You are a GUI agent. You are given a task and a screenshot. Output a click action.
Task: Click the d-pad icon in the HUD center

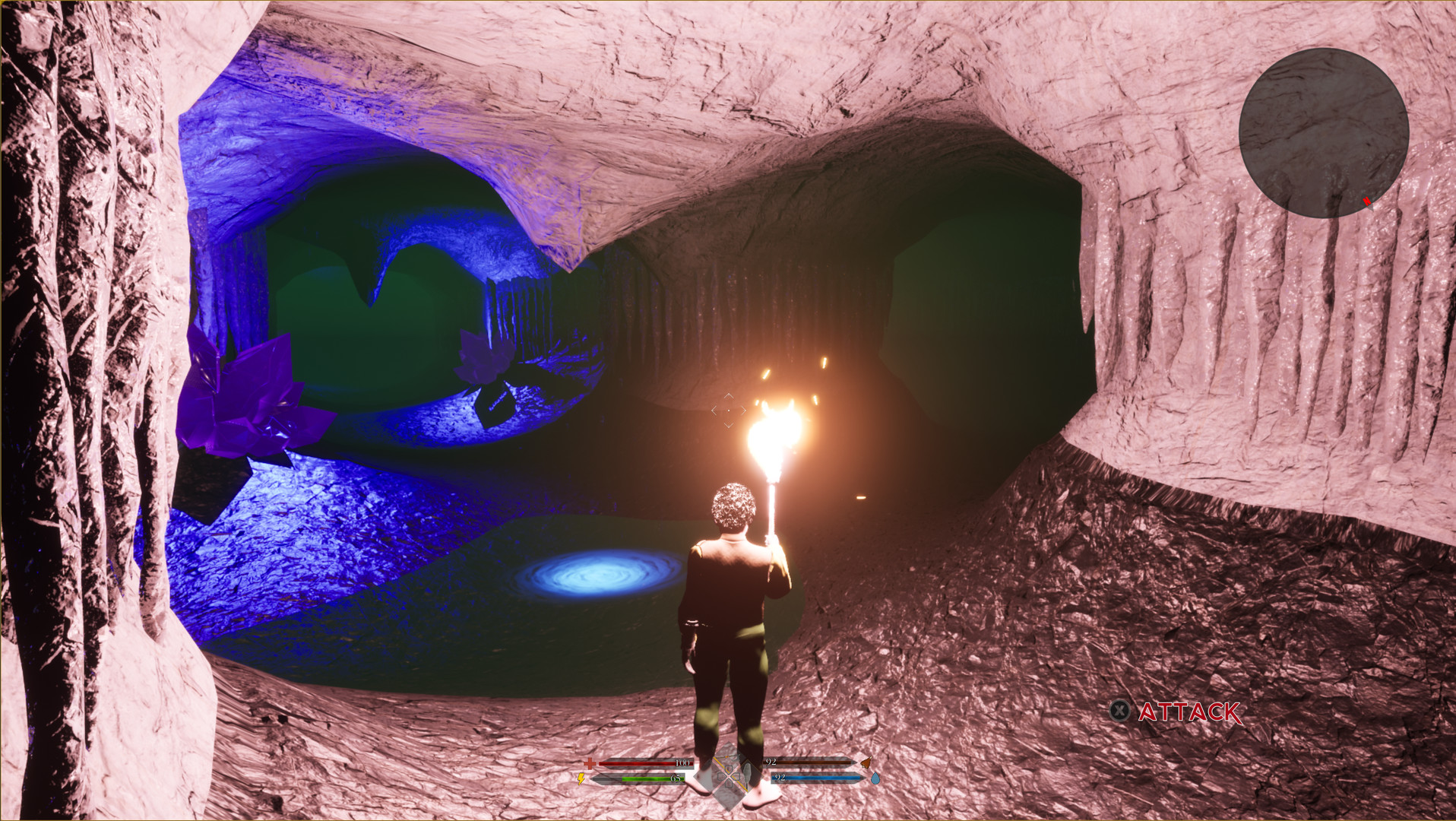tap(730, 778)
